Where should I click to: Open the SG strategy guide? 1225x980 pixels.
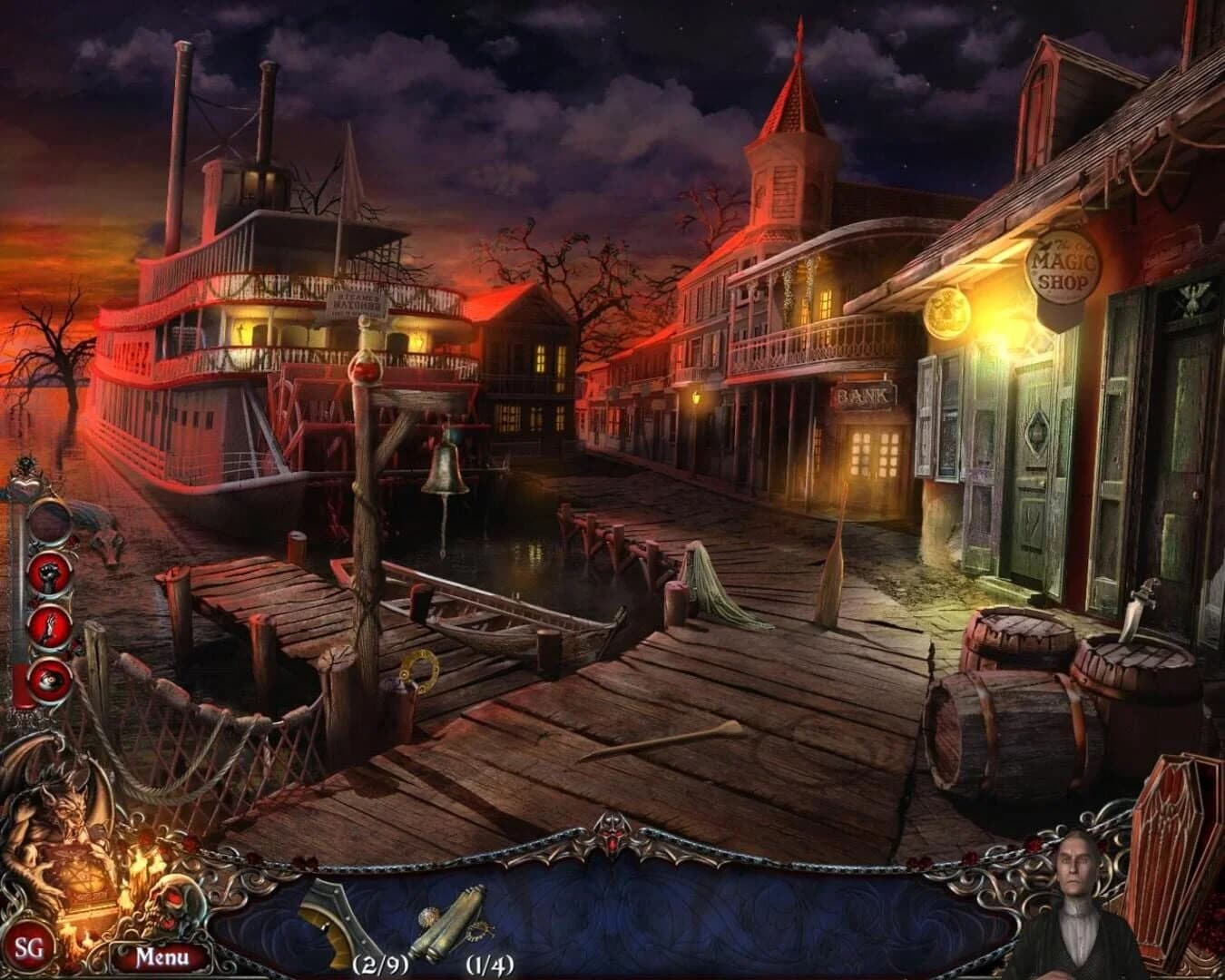[x=31, y=948]
